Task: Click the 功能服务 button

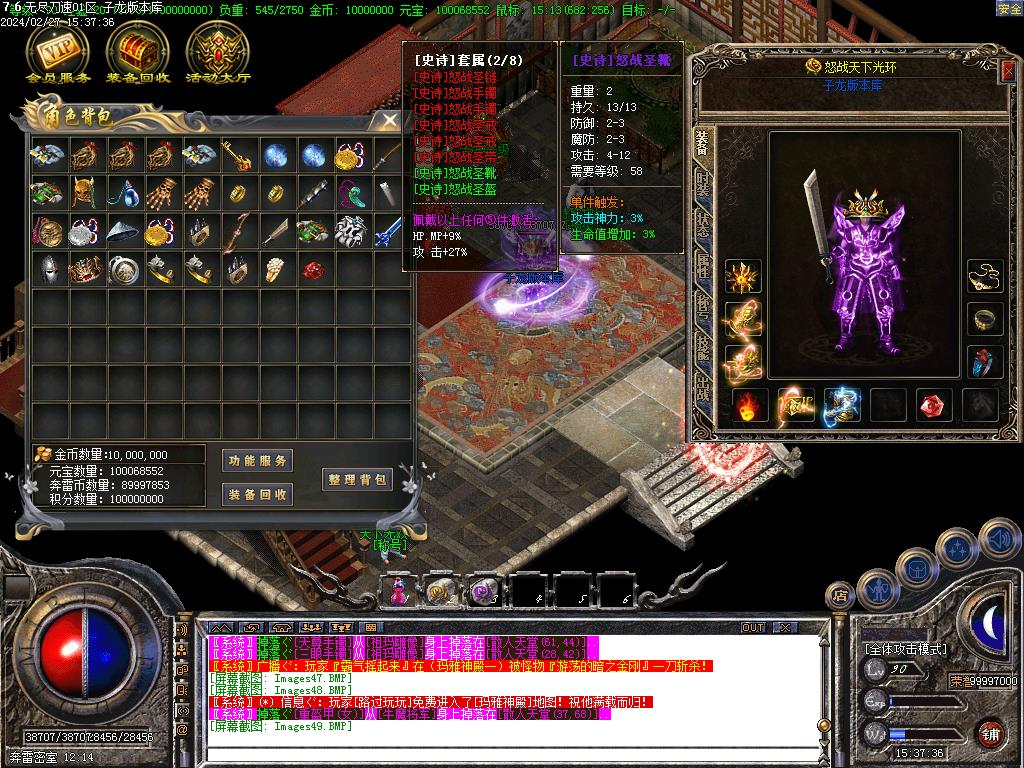Action: 257,461
